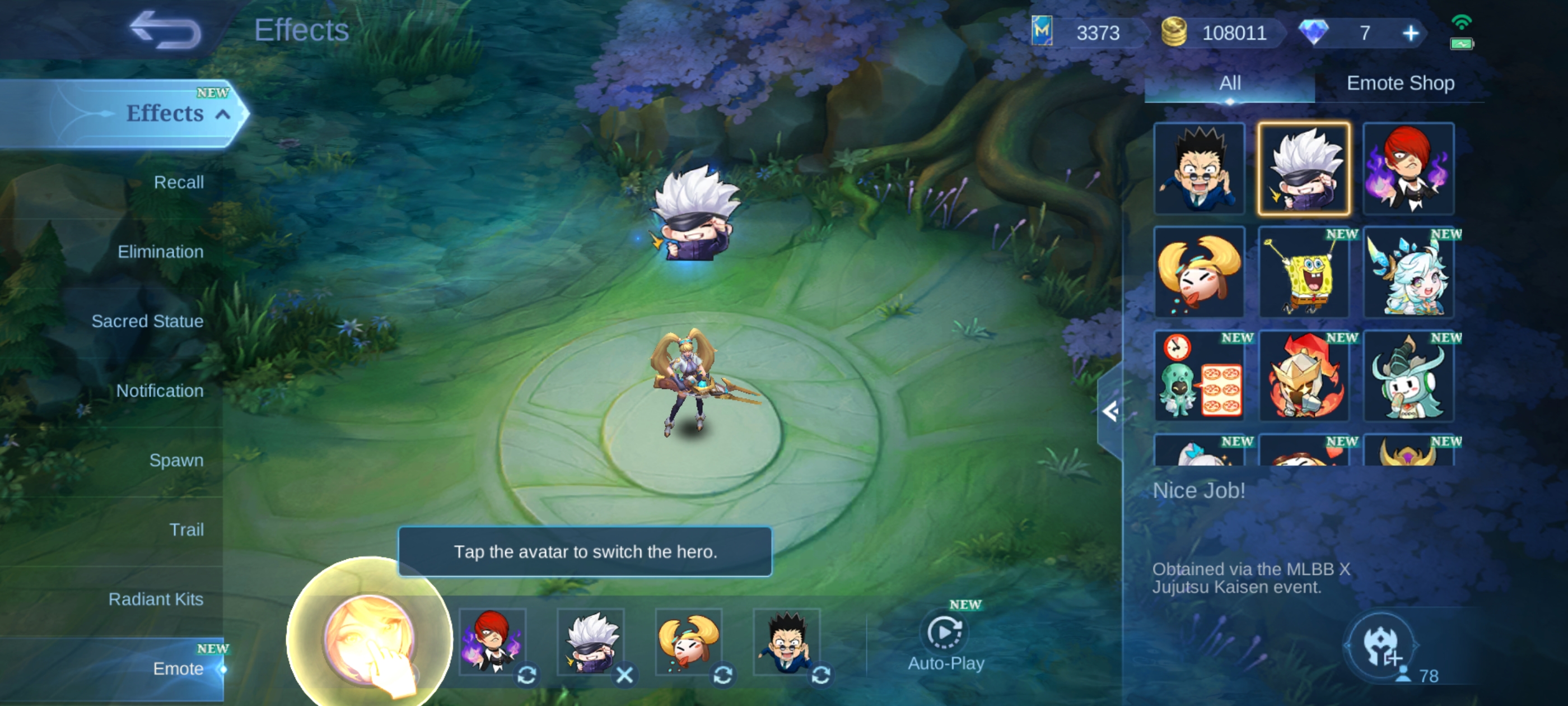Collapse the emote panel with the arrow

coord(1110,412)
